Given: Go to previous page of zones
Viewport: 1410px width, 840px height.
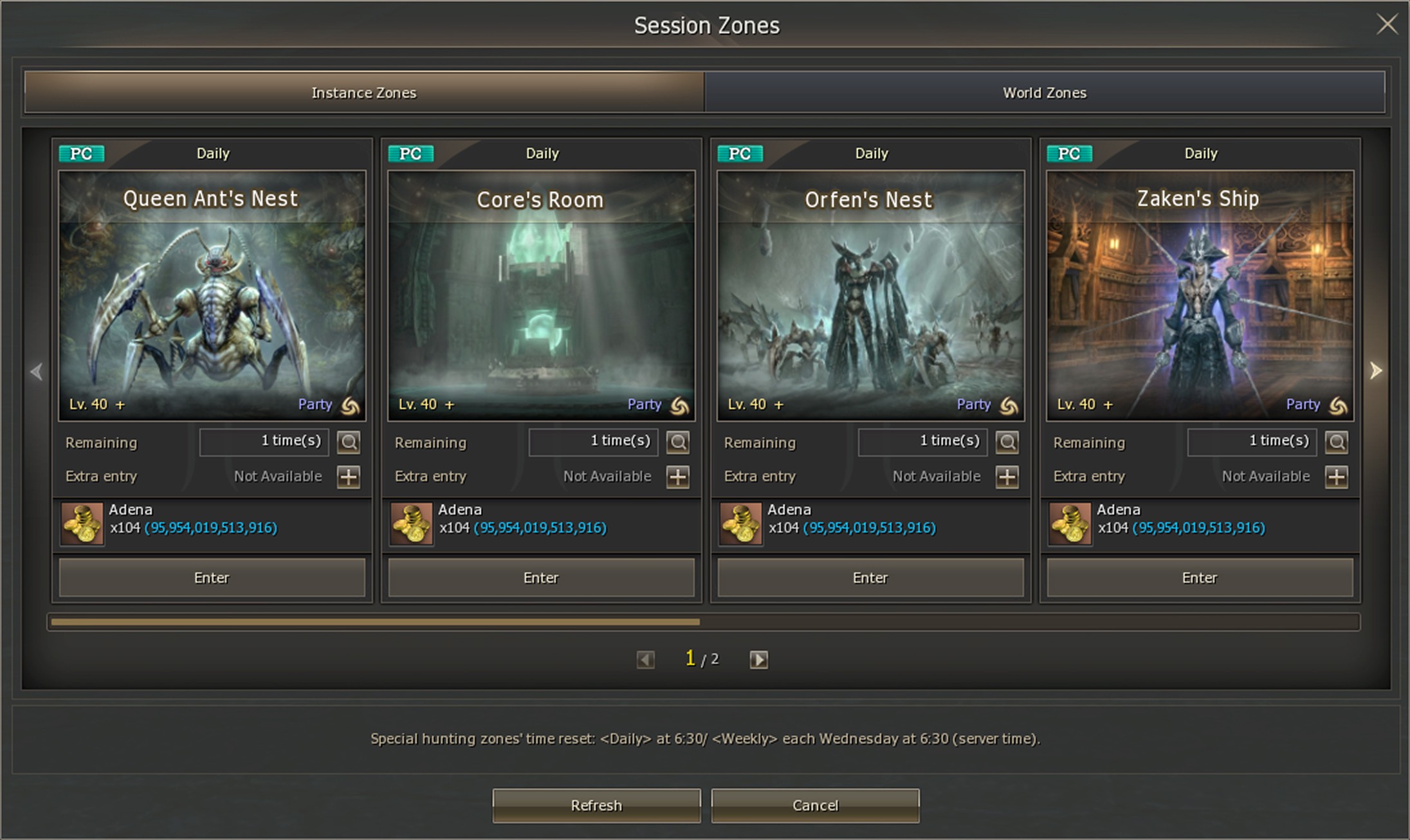Looking at the screenshot, I should [x=645, y=659].
